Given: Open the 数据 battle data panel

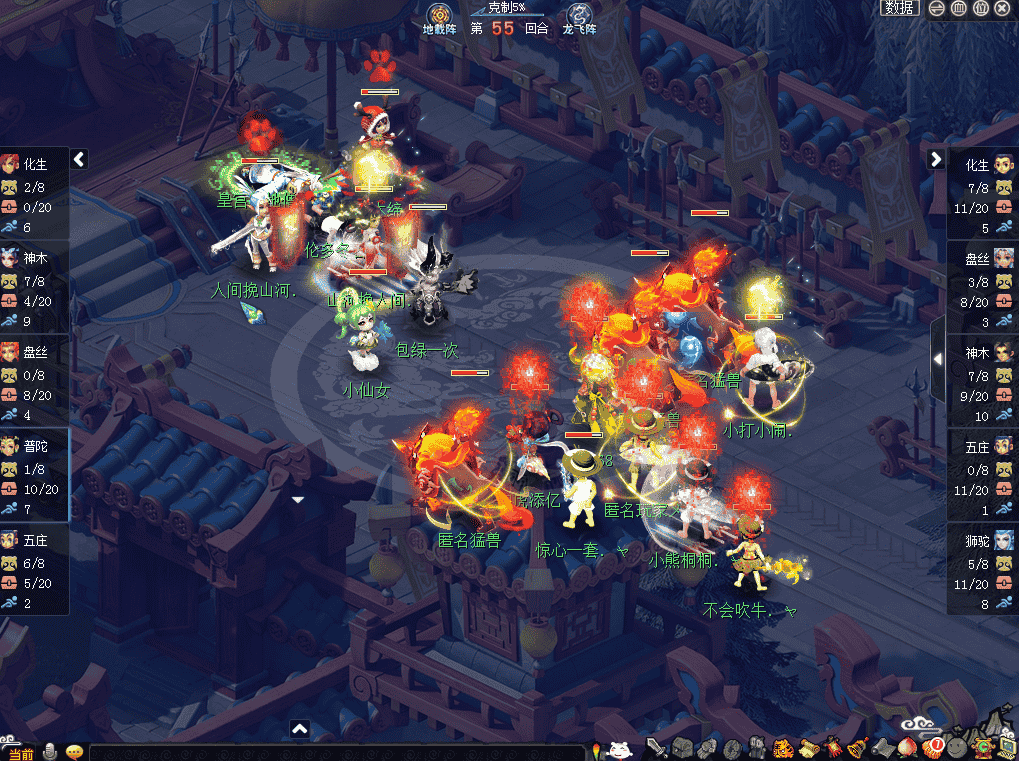Looking at the screenshot, I should coord(899,8).
